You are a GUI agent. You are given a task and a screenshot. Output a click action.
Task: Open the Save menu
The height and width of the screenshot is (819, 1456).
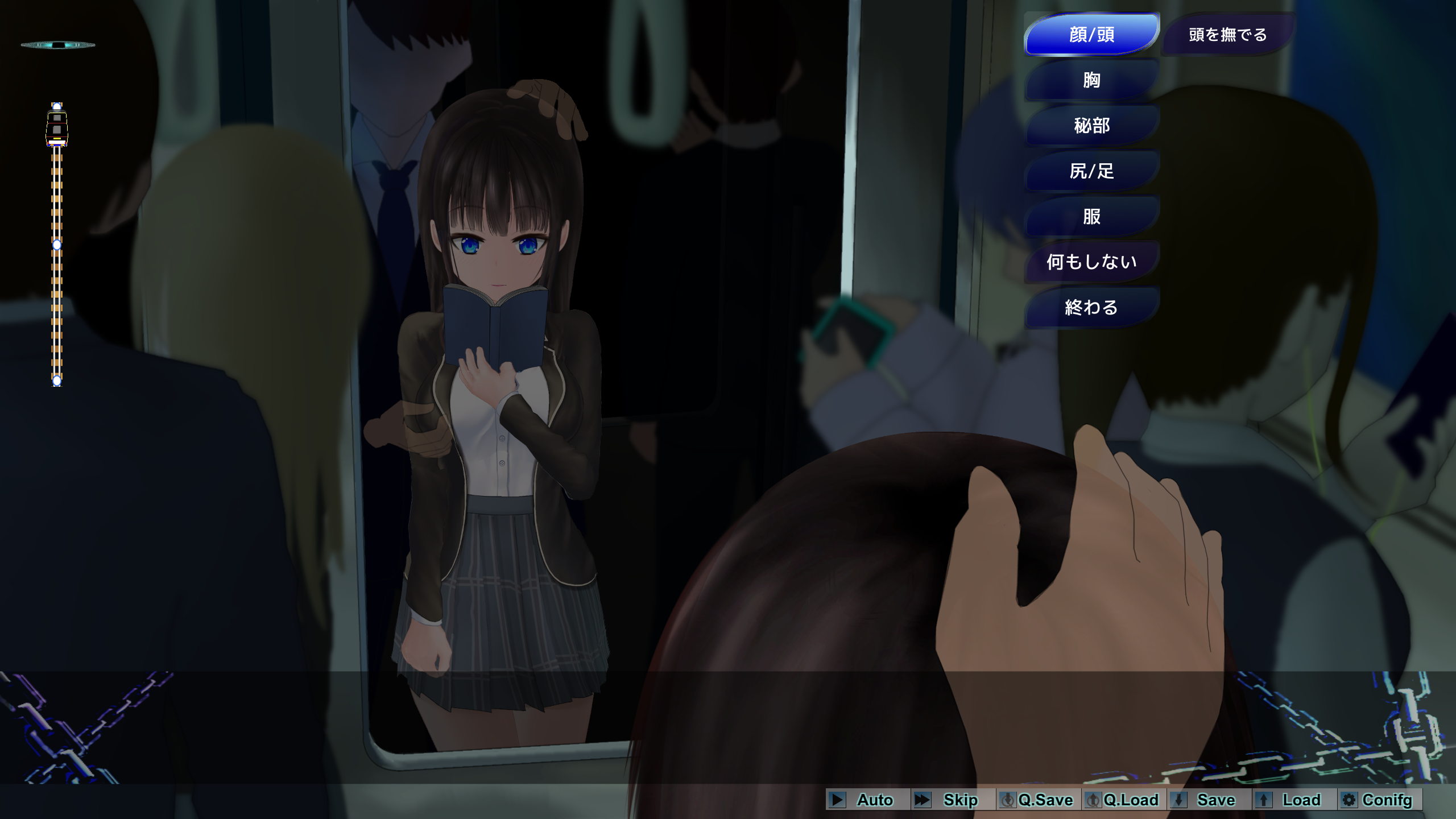coord(1208,800)
